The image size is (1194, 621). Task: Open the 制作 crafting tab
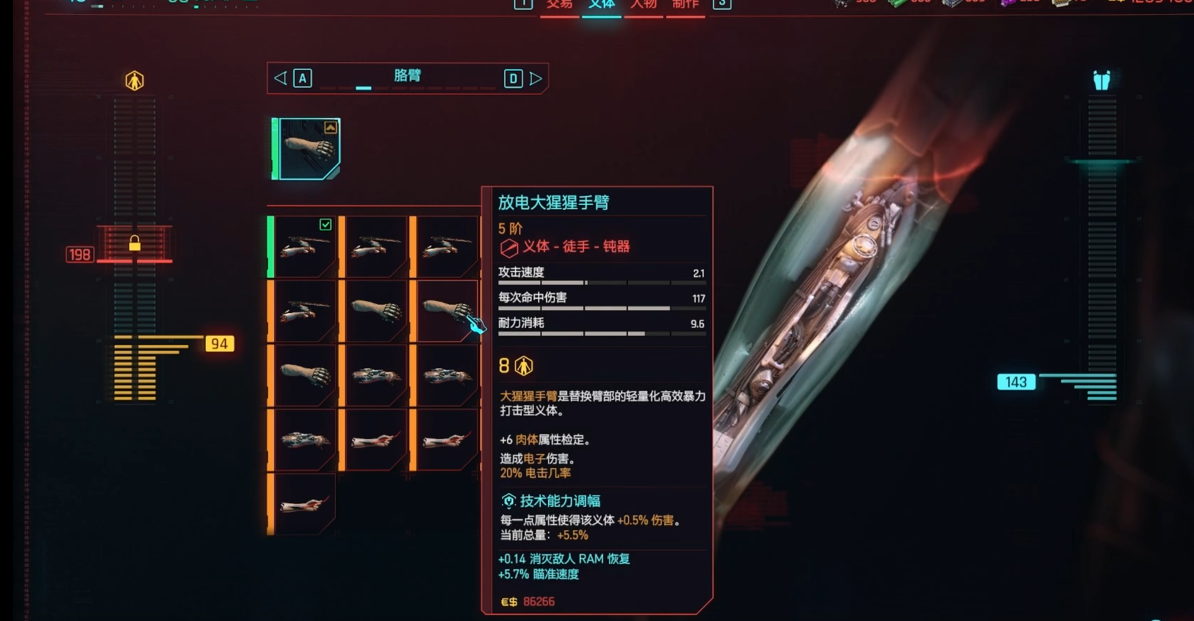pyautogui.click(x=685, y=5)
